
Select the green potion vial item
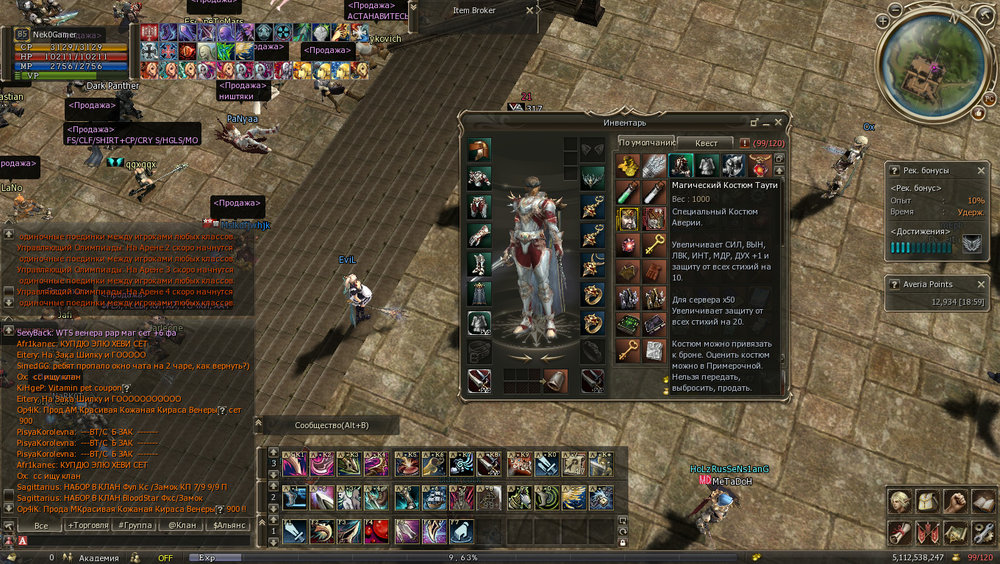627,193
